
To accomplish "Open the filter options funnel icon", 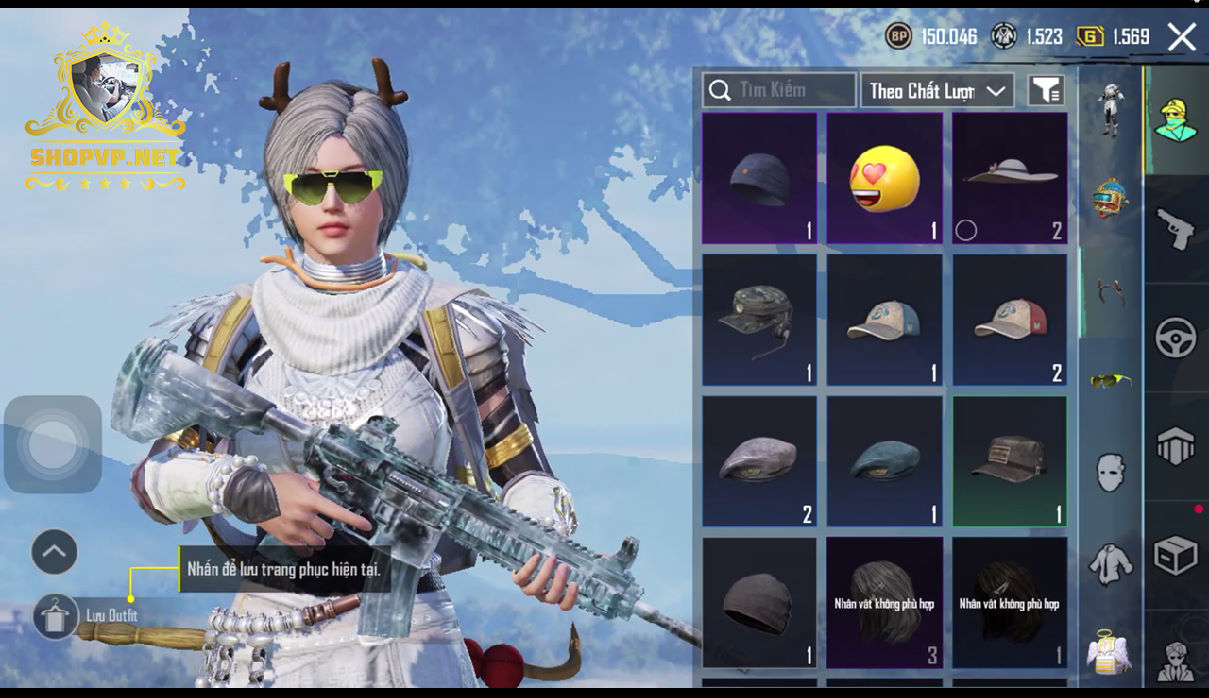I will 1046,90.
